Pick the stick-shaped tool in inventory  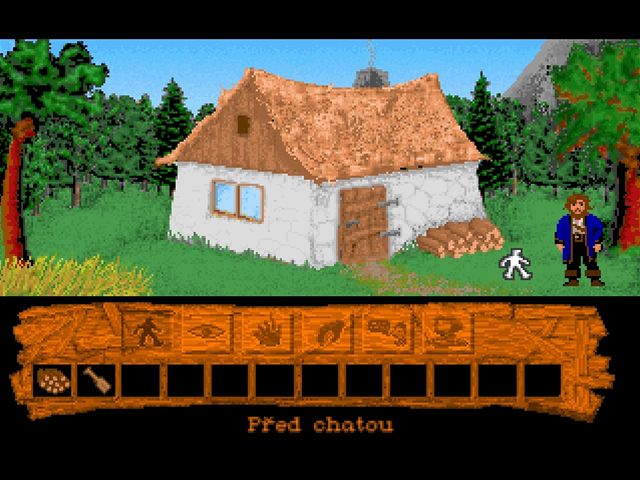click(x=94, y=380)
